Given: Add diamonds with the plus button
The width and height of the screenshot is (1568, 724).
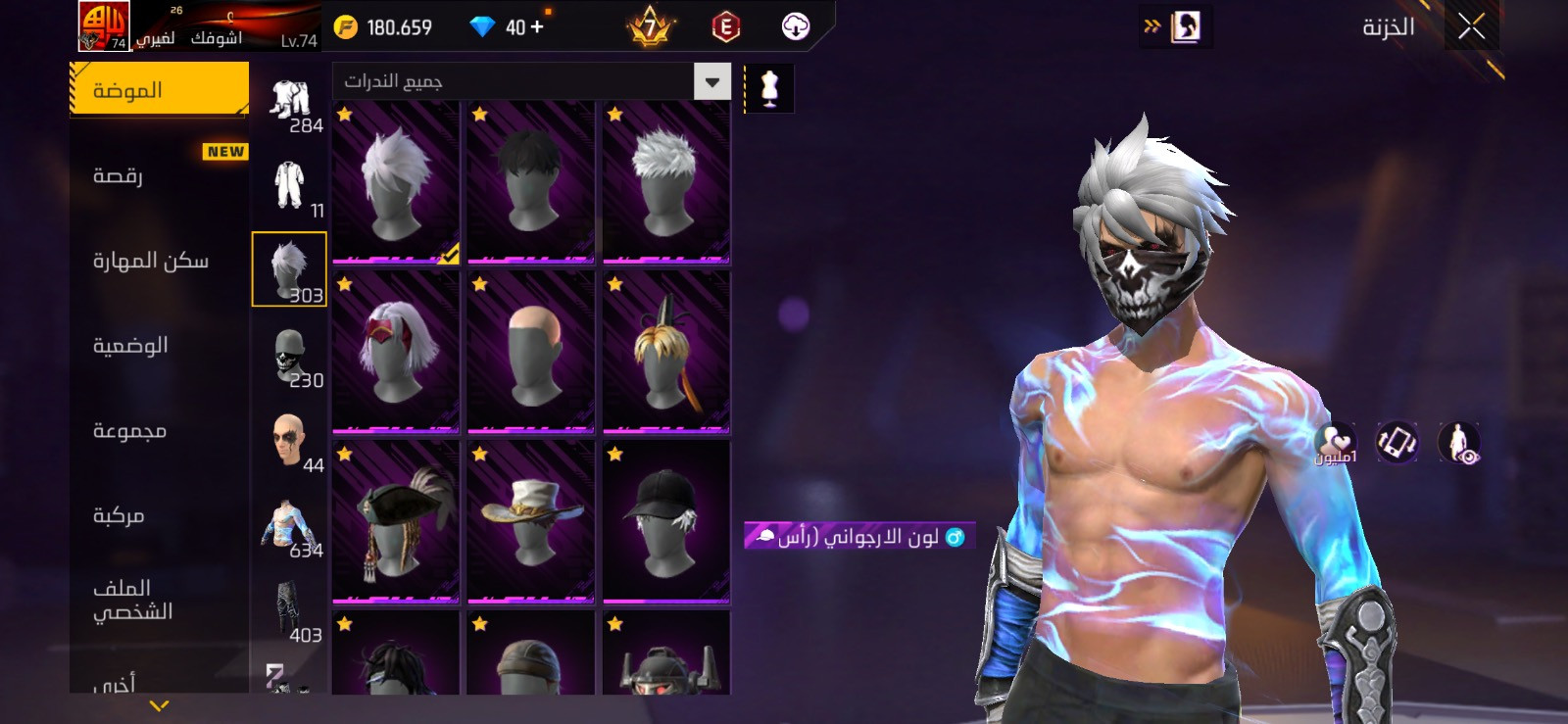Looking at the screenshot, I should tap(536, 27).
